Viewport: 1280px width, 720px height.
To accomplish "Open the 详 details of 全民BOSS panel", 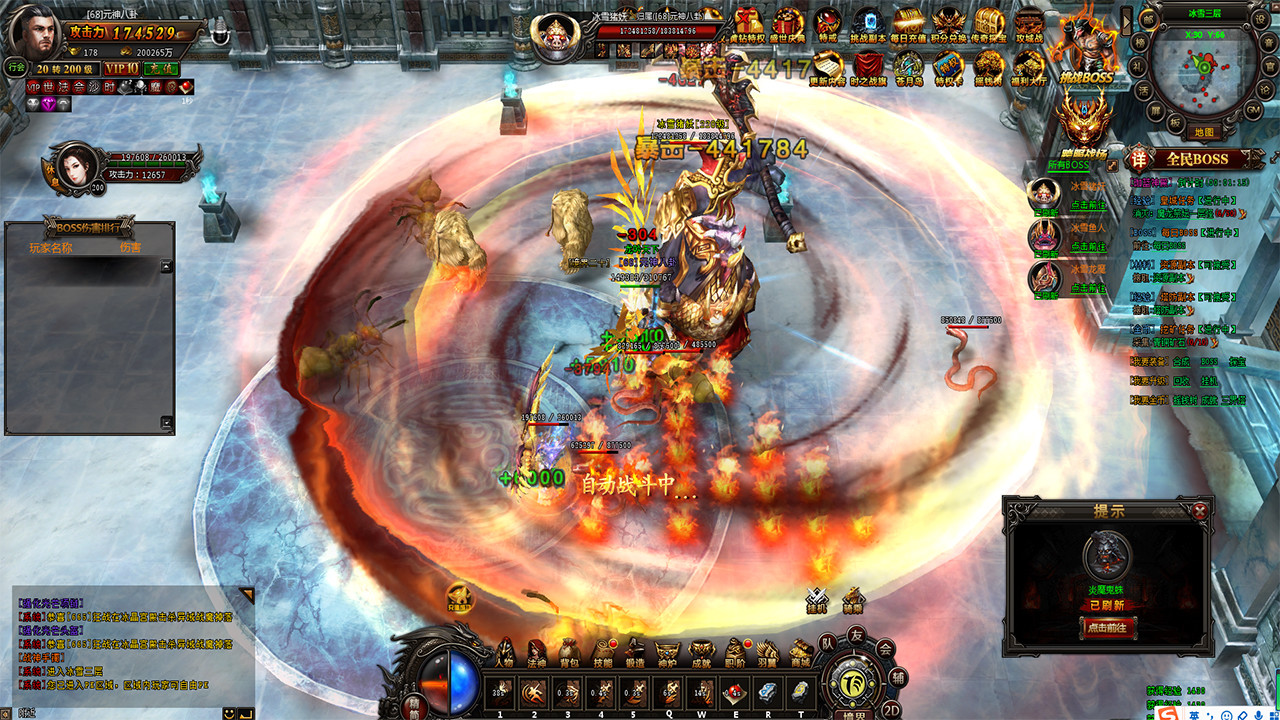I will point(1138,159).
